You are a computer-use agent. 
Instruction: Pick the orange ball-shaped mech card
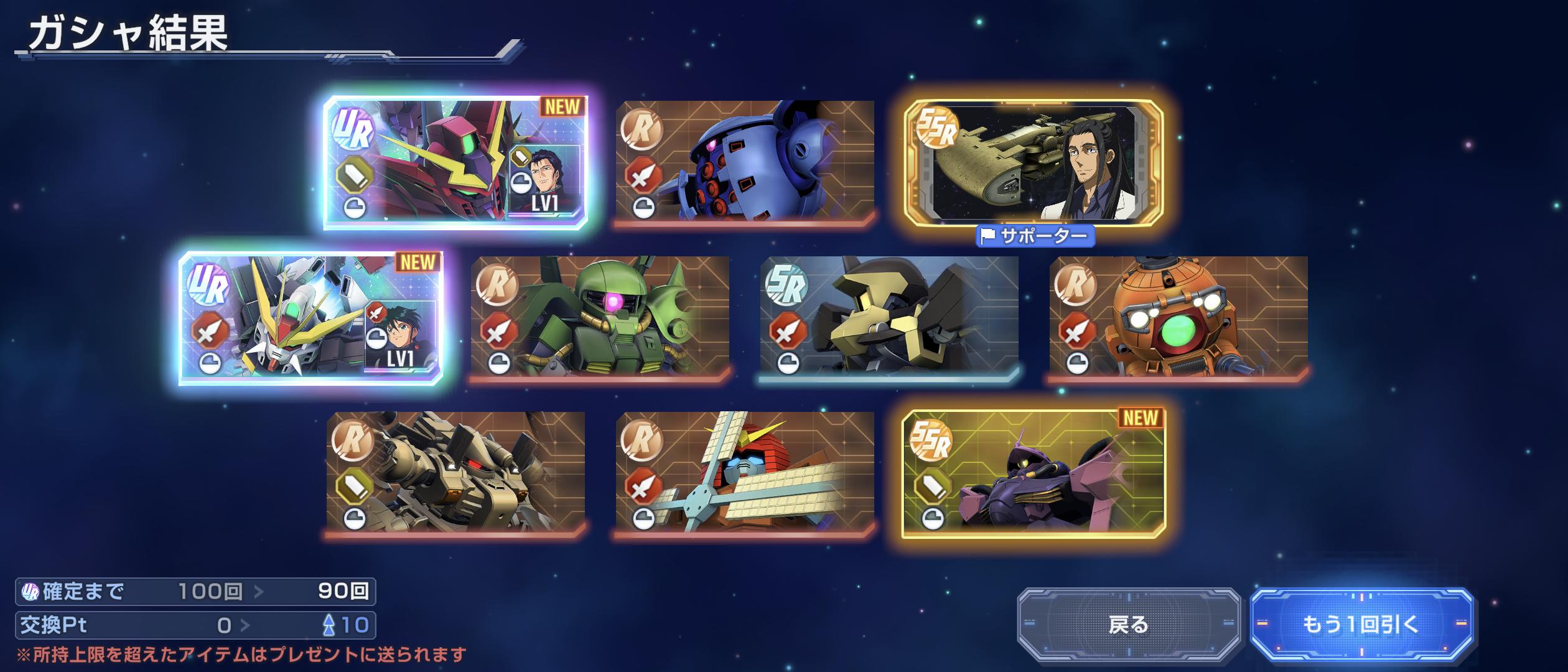1178,317
